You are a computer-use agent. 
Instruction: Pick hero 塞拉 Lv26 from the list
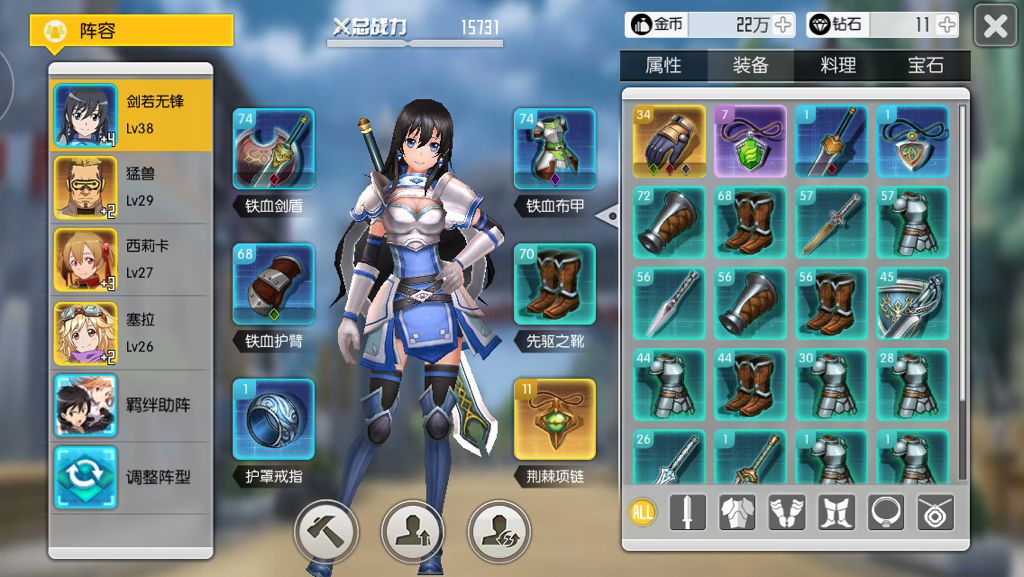(x=131, y=333)
